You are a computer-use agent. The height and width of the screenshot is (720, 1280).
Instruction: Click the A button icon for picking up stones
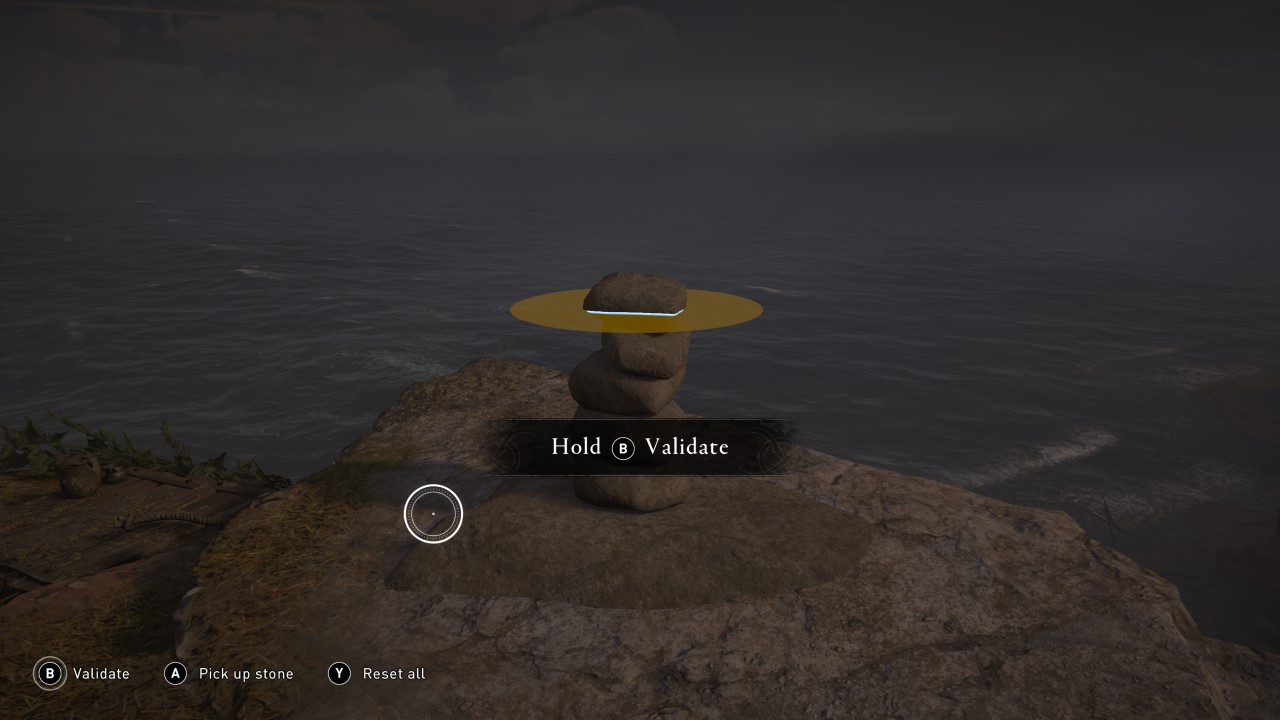(x=176, y=674)
